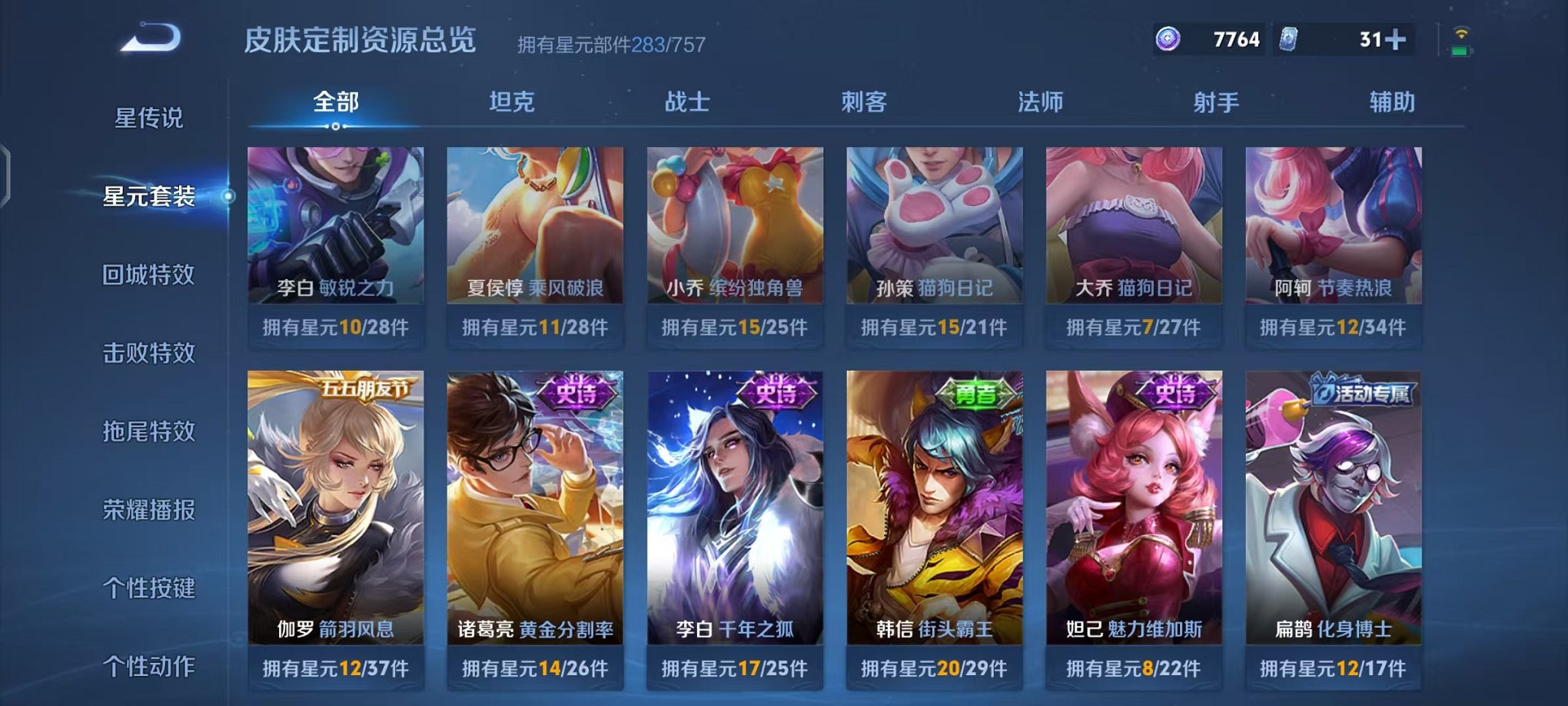The height and width of the screenshot is (706, 1568).
Task: Switch to the 坦克 tab
Action: pyautogui.click(x=511, y=102)
